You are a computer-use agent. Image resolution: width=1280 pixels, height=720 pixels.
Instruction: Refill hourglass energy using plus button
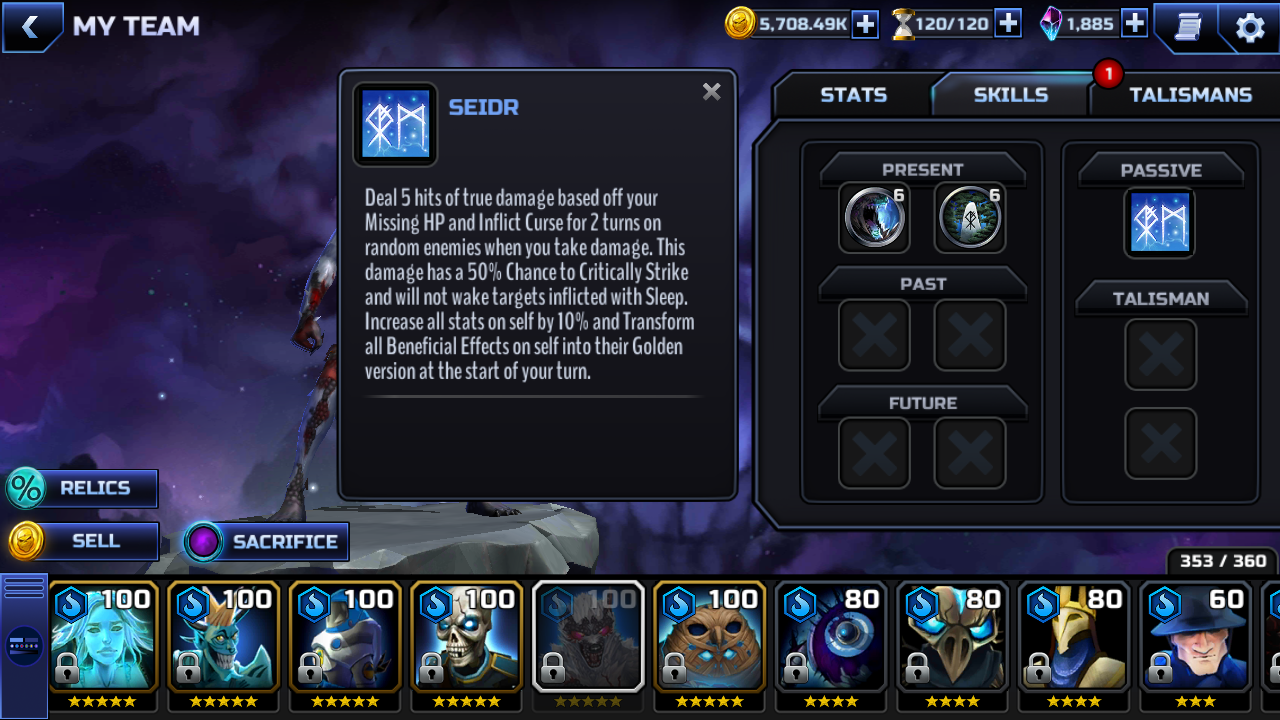pyautogui.click(x=1008, y=24)
